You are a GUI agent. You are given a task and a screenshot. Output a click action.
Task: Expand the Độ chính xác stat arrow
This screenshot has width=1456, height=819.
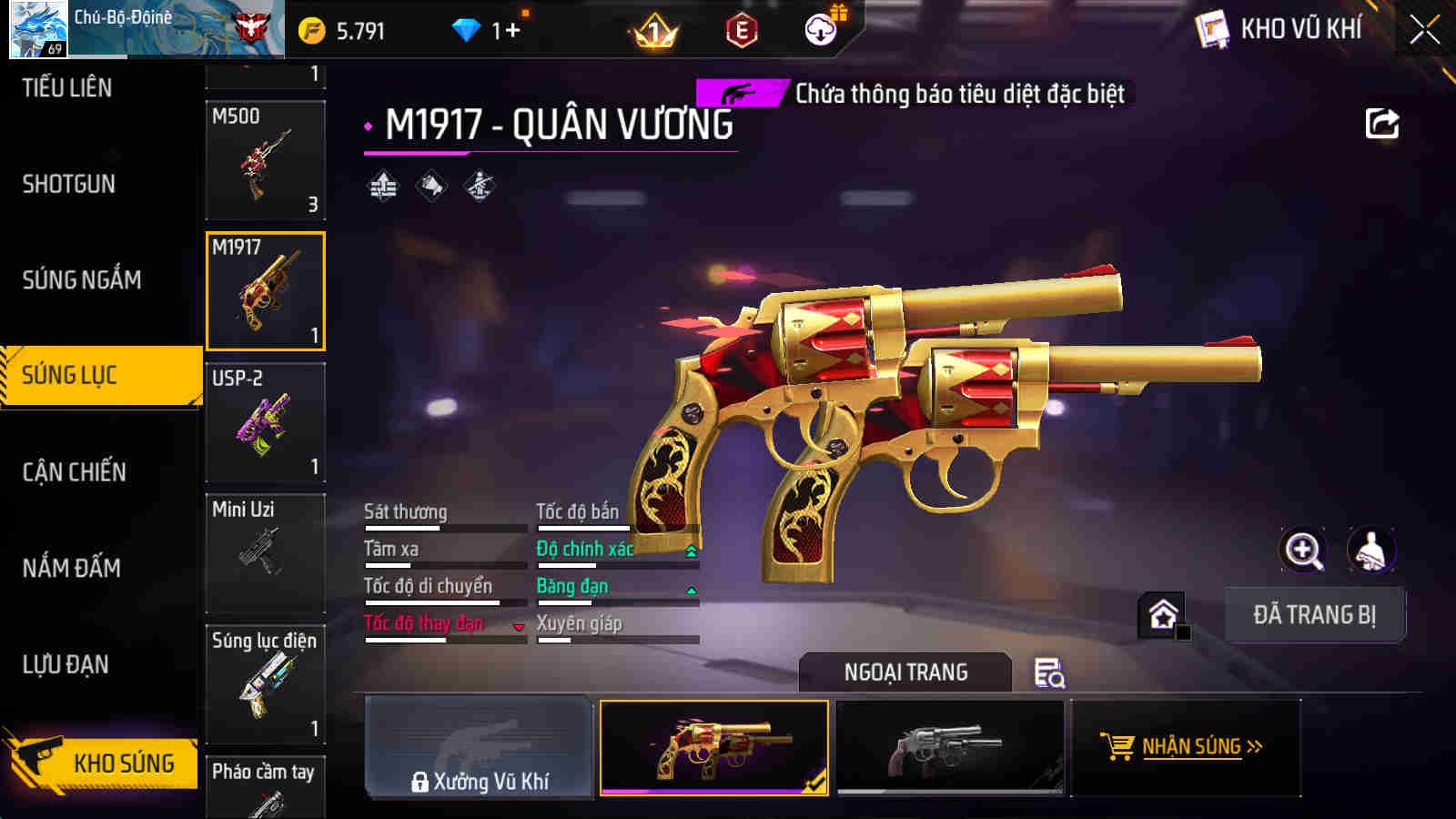coord(692,551)
